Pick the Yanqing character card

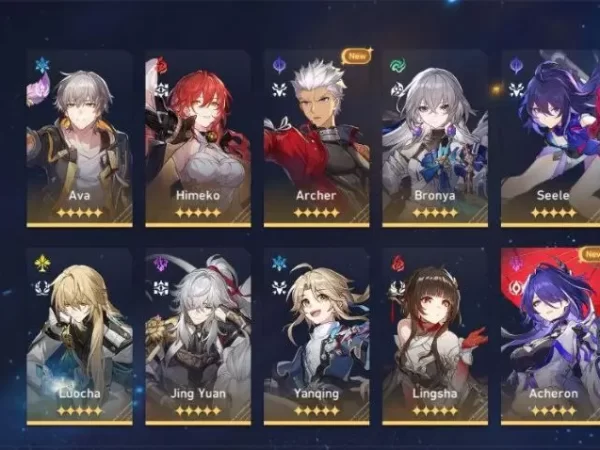(x=316, y=336)
